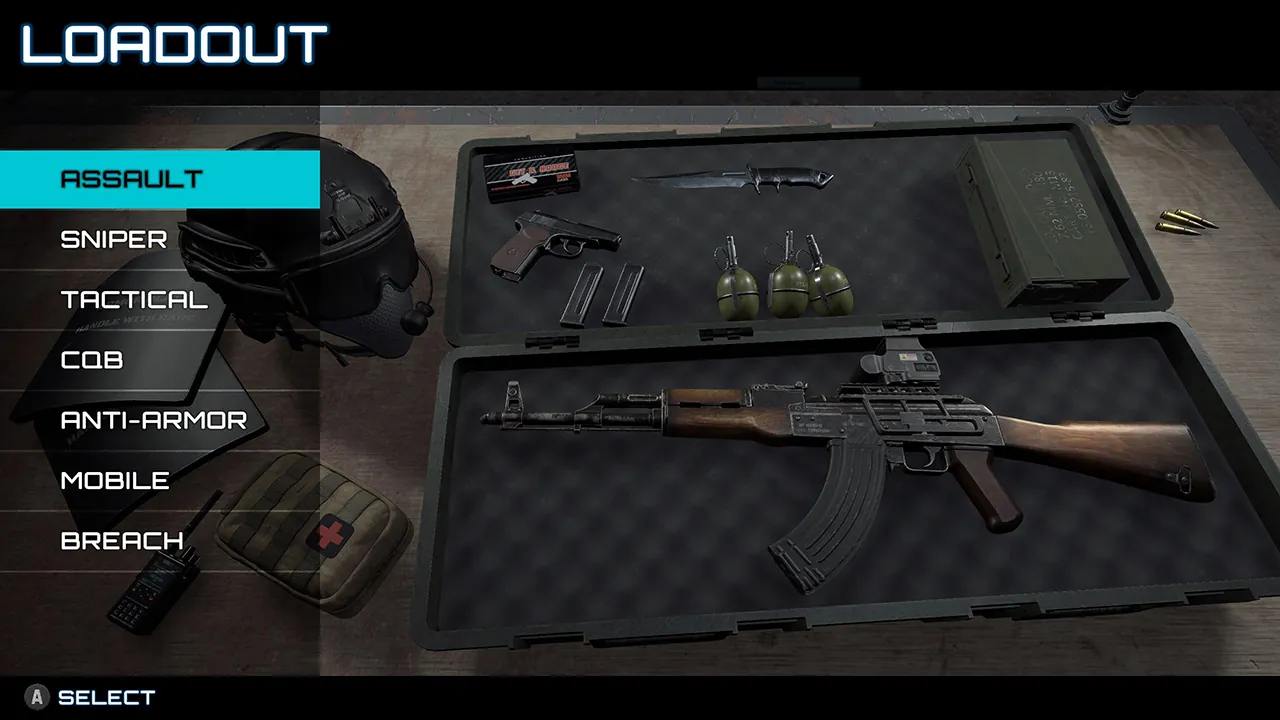Click the left pistol magazine
This screenshot has width=1280, height=720.
coord(585,295)
